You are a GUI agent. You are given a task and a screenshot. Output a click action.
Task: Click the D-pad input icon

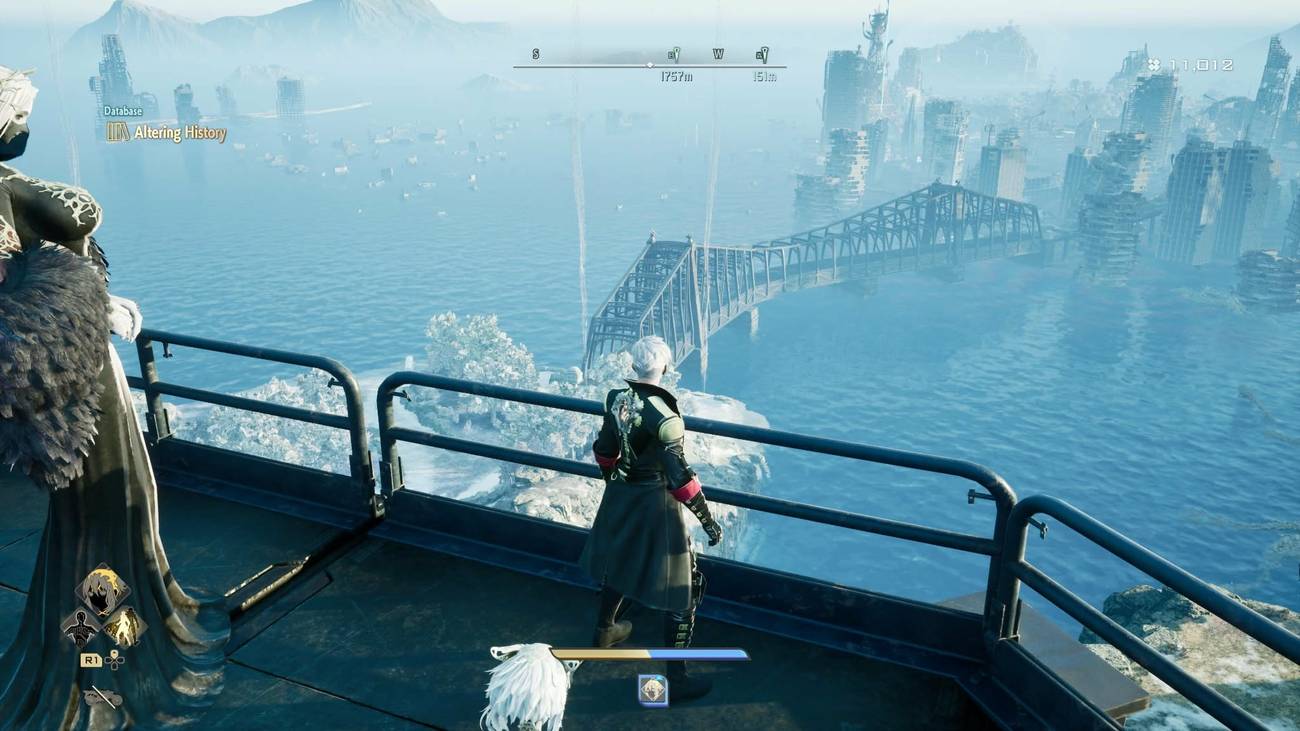click(x=114, y=661)
